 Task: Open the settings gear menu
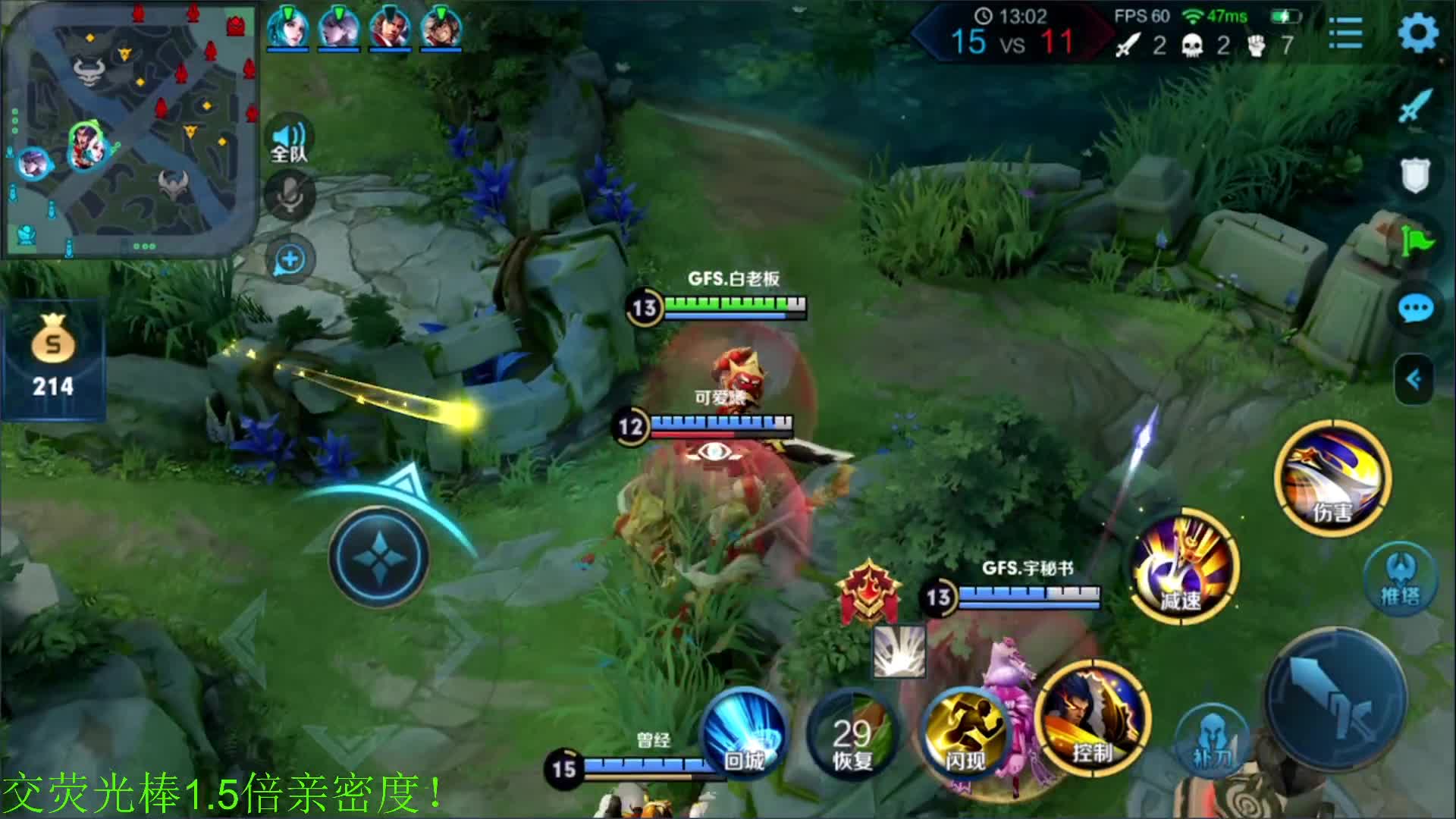[x=1417, y=33]
